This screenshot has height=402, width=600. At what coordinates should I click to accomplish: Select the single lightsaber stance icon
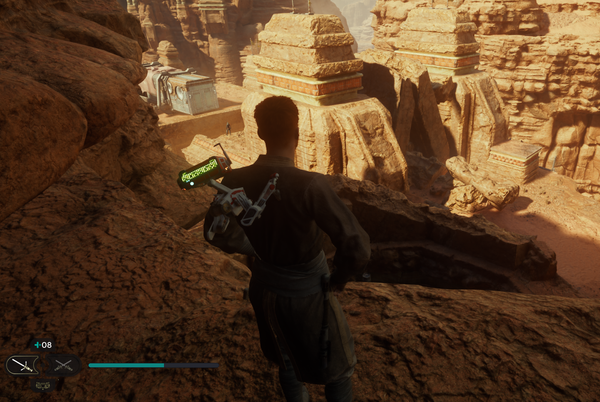(x=22, y=366)
